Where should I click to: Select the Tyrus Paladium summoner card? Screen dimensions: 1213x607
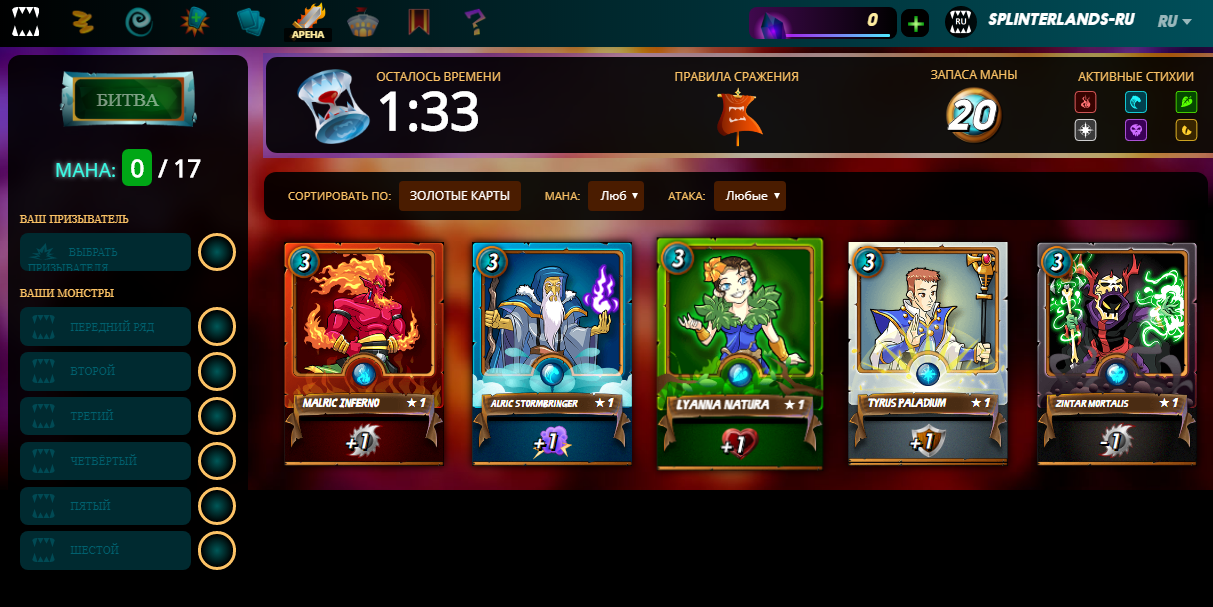coord(927,353)
